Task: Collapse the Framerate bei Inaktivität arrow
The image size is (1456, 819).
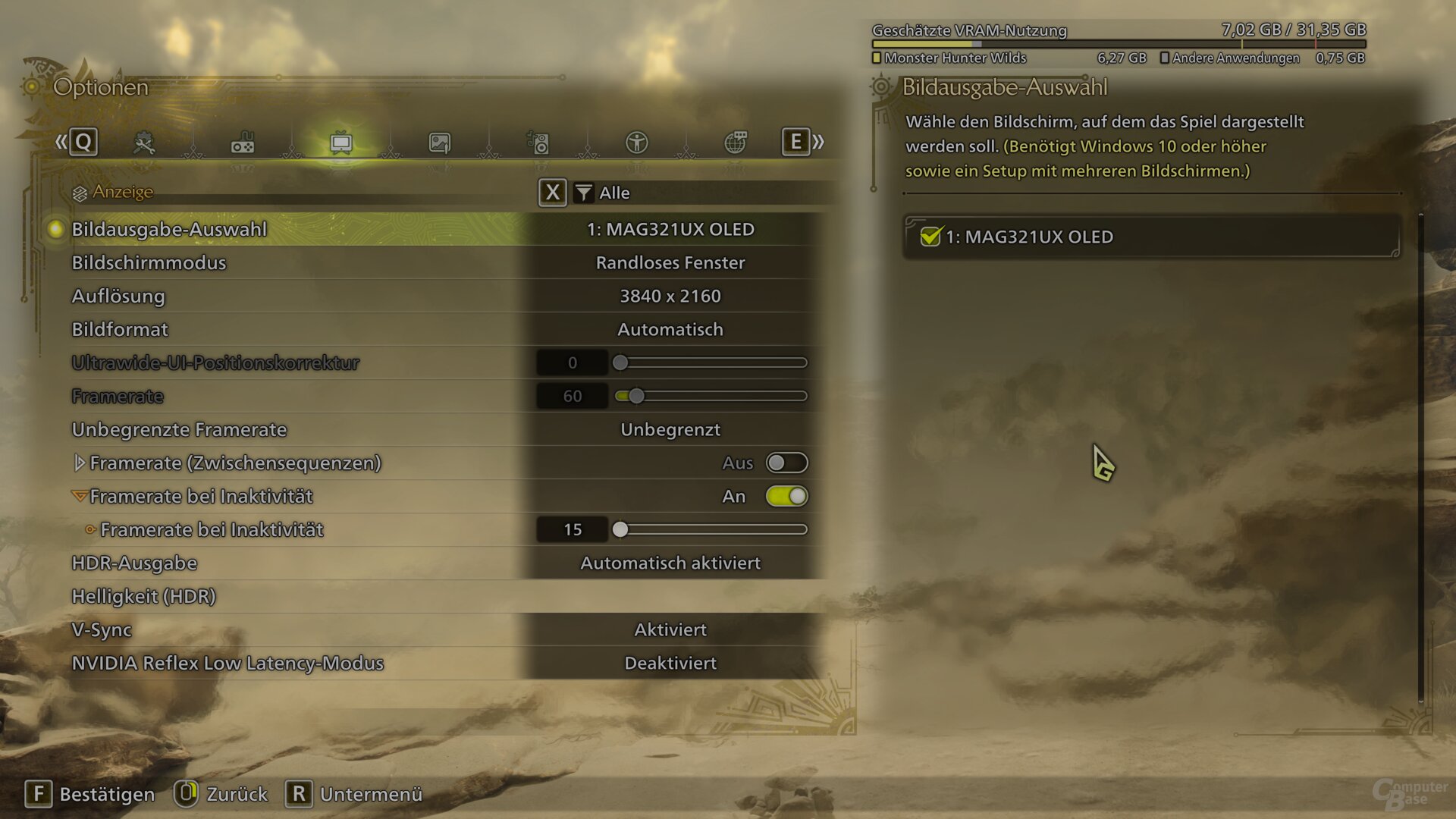Action: [x=79, y=497]
